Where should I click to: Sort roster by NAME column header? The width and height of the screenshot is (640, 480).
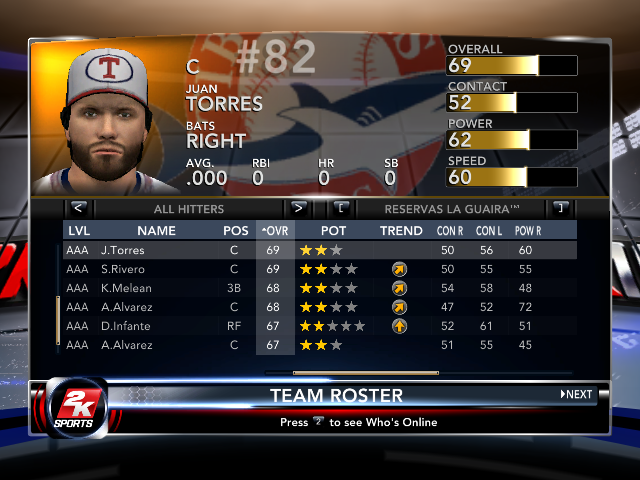tap(156, 231)
